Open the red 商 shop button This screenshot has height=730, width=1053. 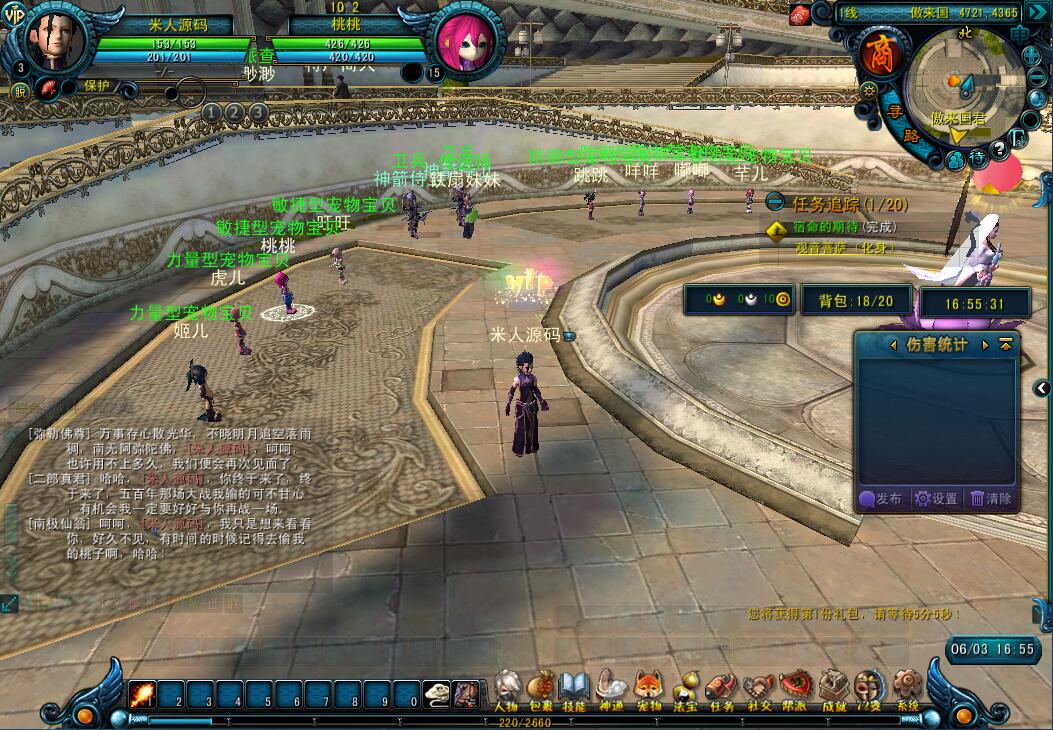pos(883,54)
